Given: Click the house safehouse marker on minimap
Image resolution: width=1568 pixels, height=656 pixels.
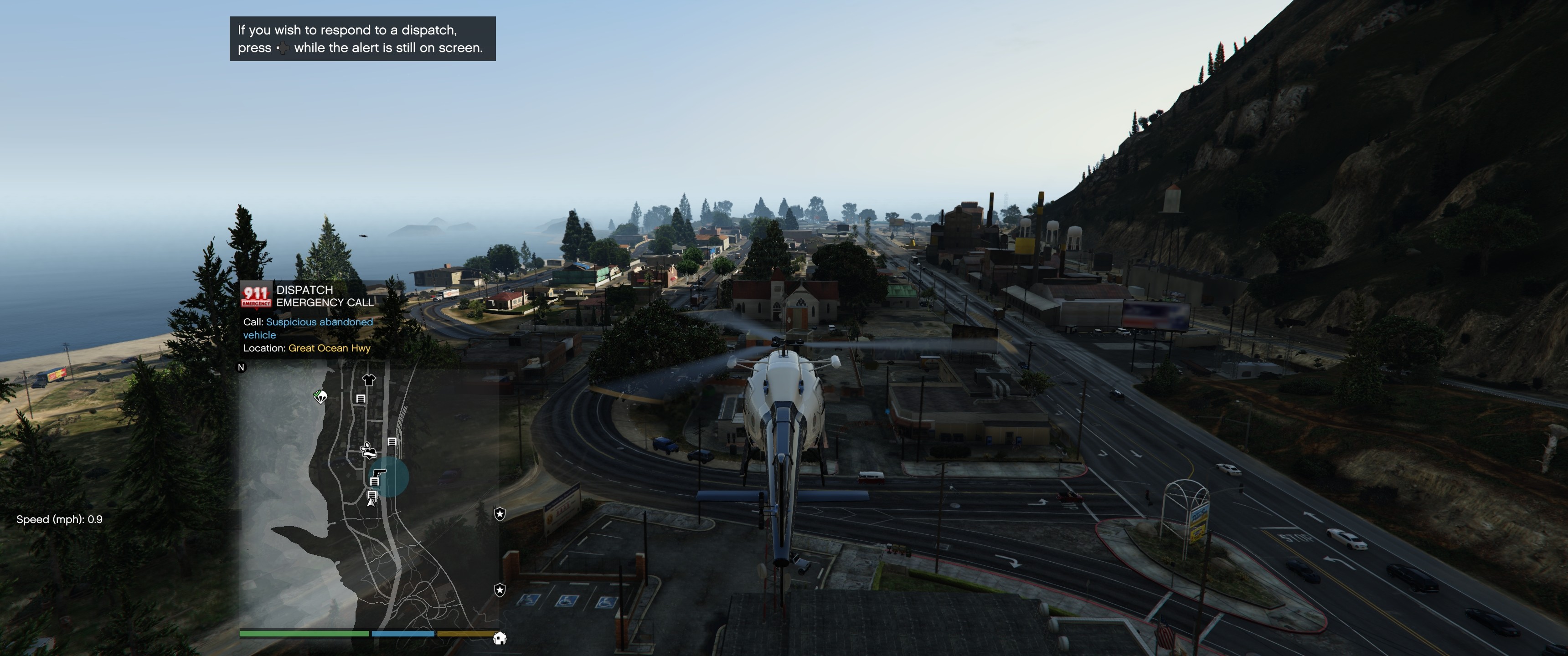Looking at the screenshot, I should pyautogui.click(x=500, y=638).
